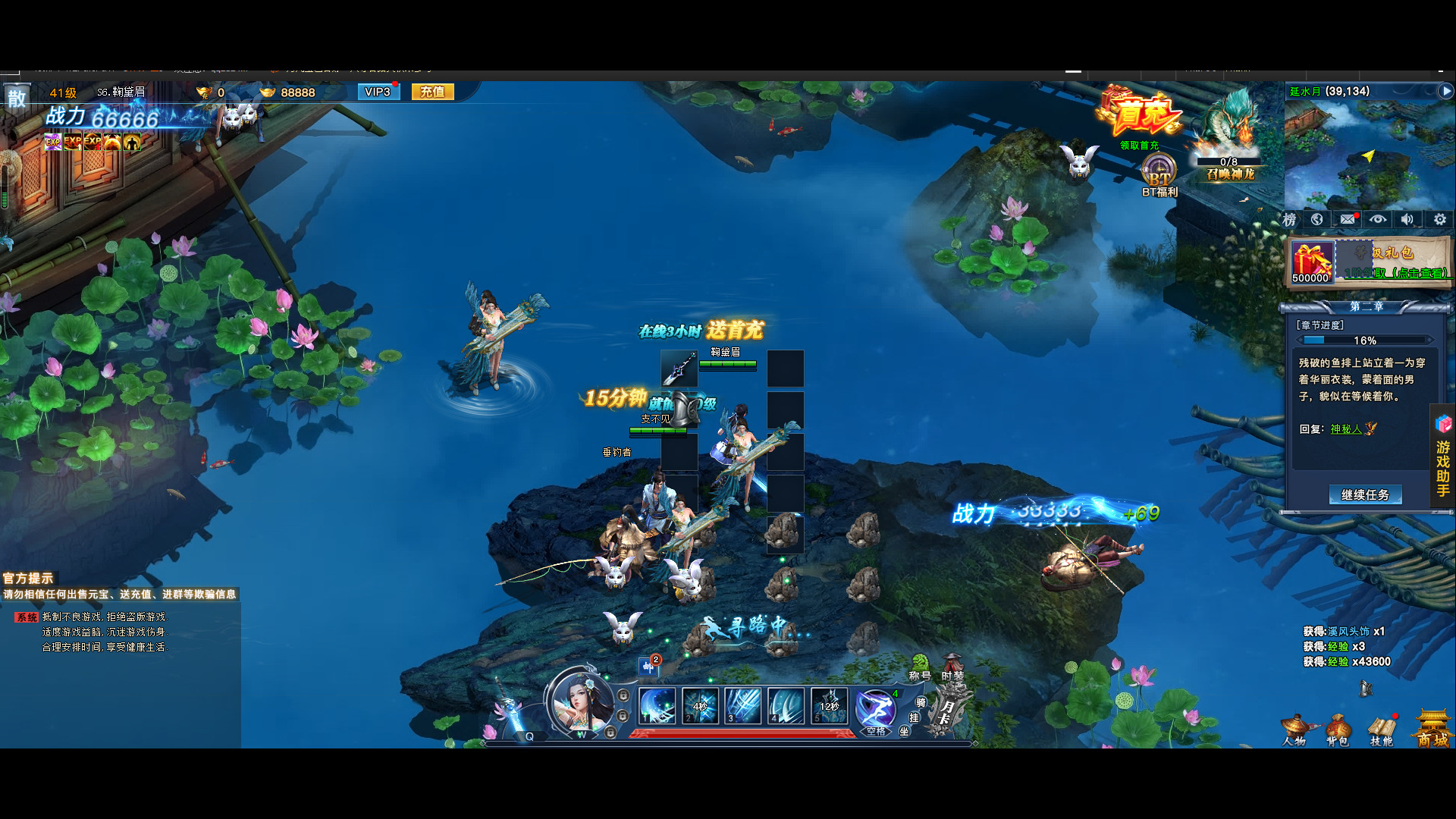
Task: Open the mail envelope icon
Action: 1347,219
